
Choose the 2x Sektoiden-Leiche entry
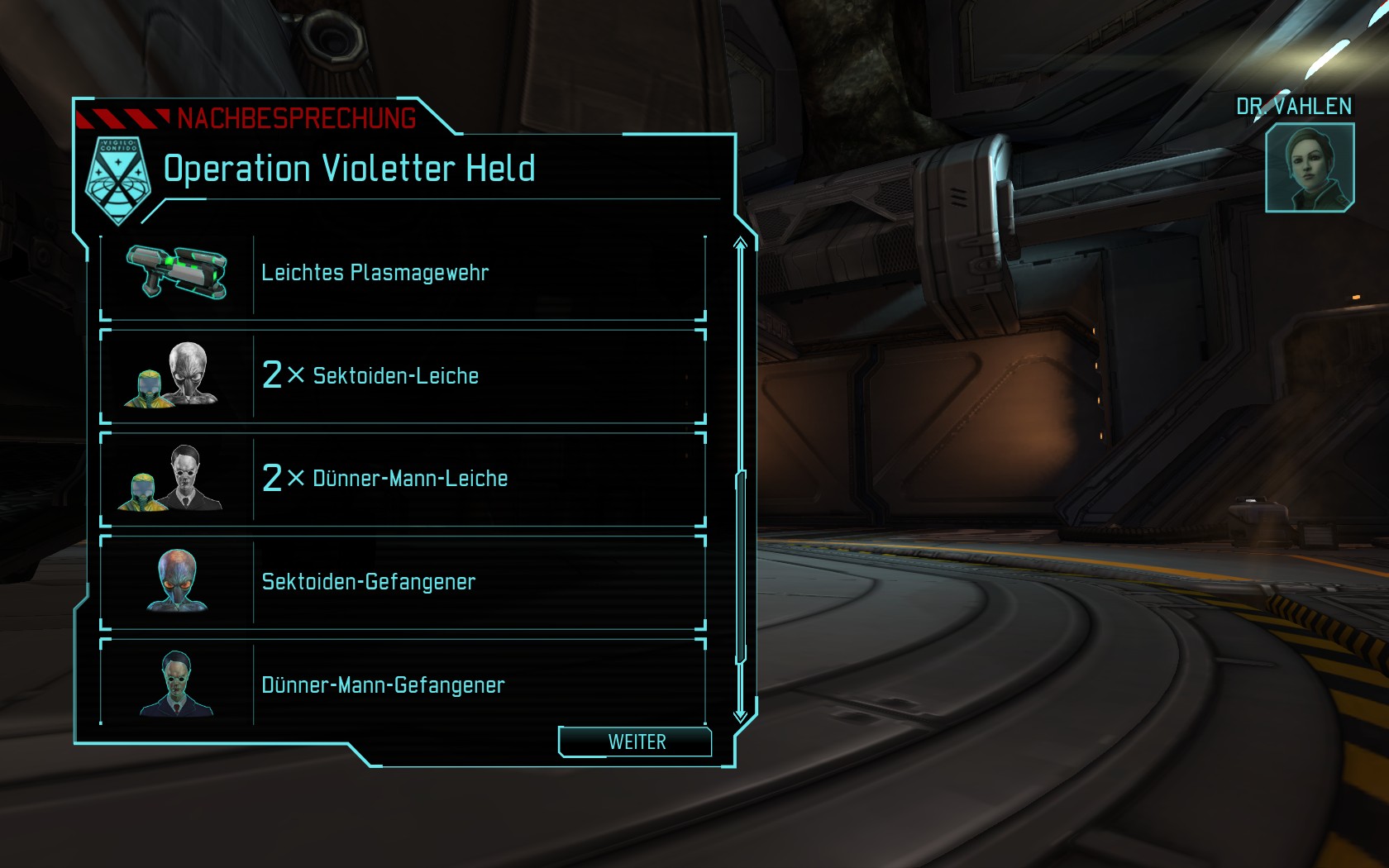point(403,376)
